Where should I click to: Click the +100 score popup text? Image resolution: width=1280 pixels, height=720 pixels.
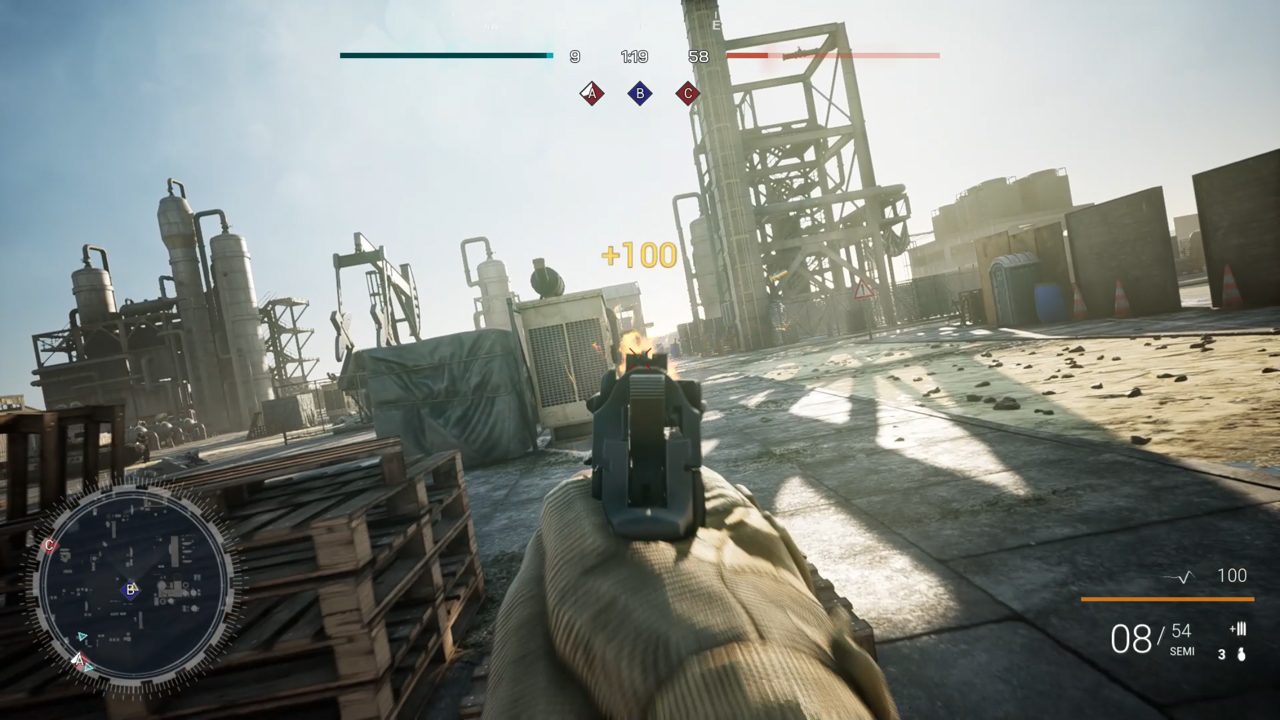coord(639,255)
